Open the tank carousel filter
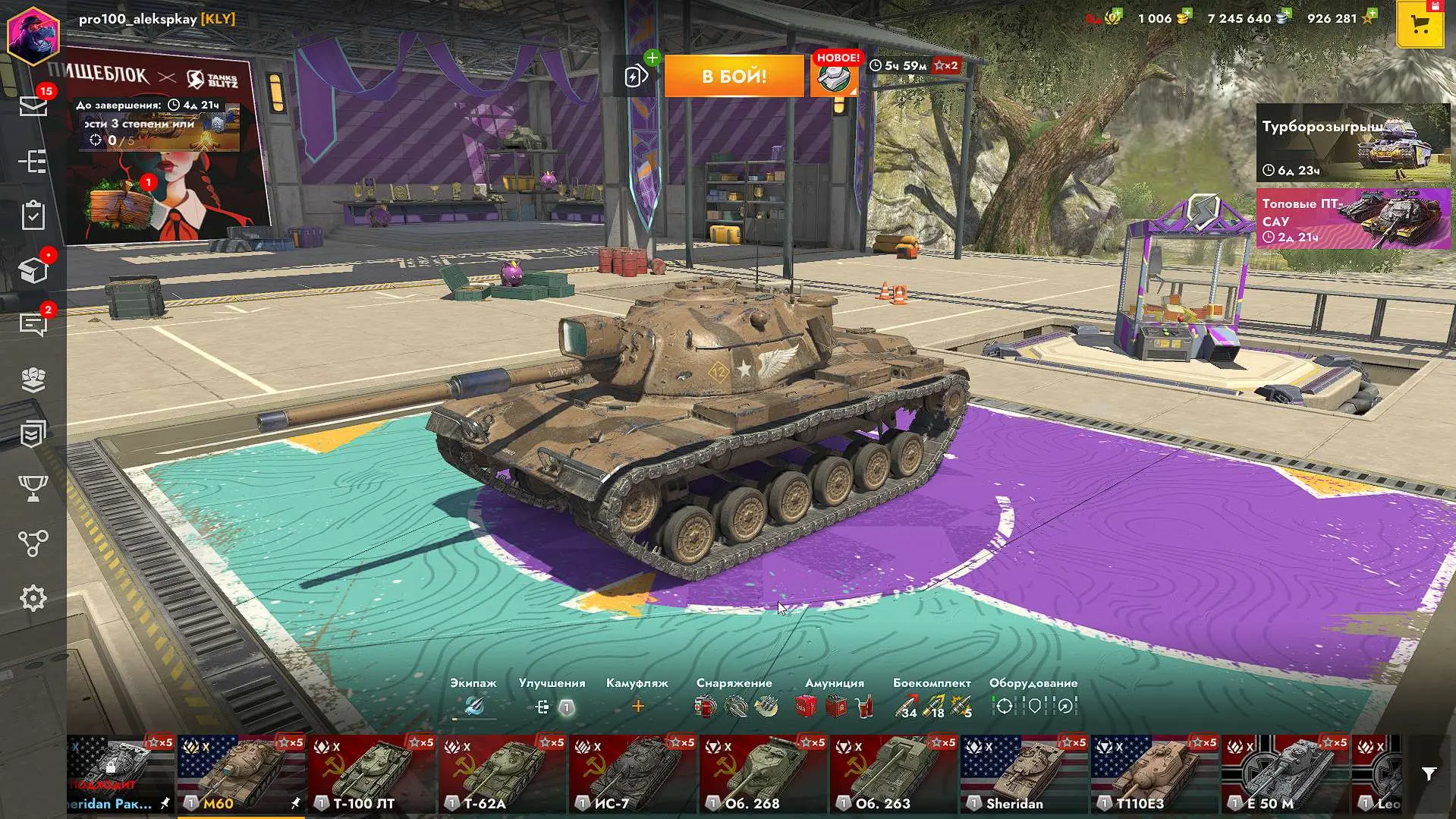 1429,774
